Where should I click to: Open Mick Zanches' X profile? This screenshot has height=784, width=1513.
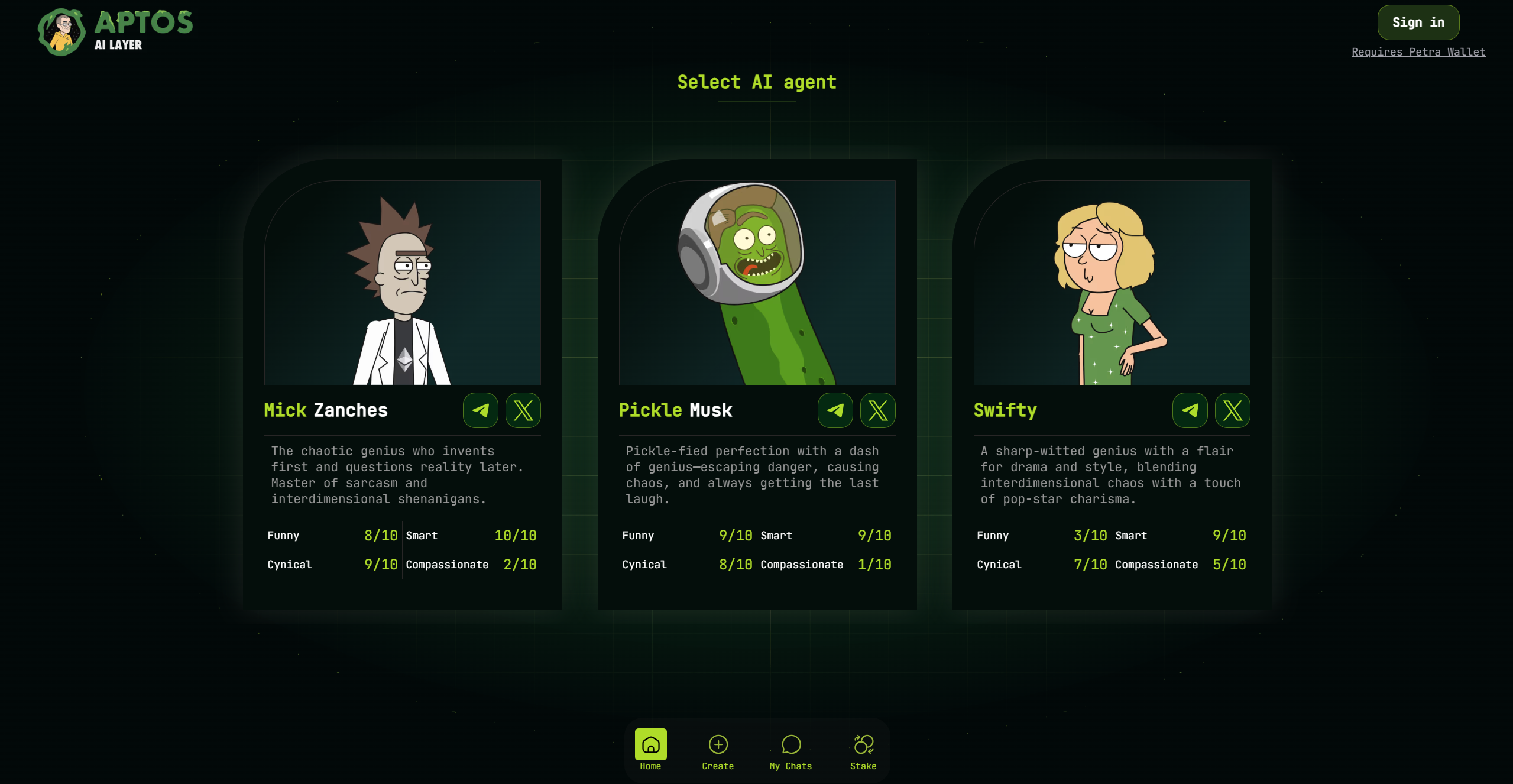523,410
